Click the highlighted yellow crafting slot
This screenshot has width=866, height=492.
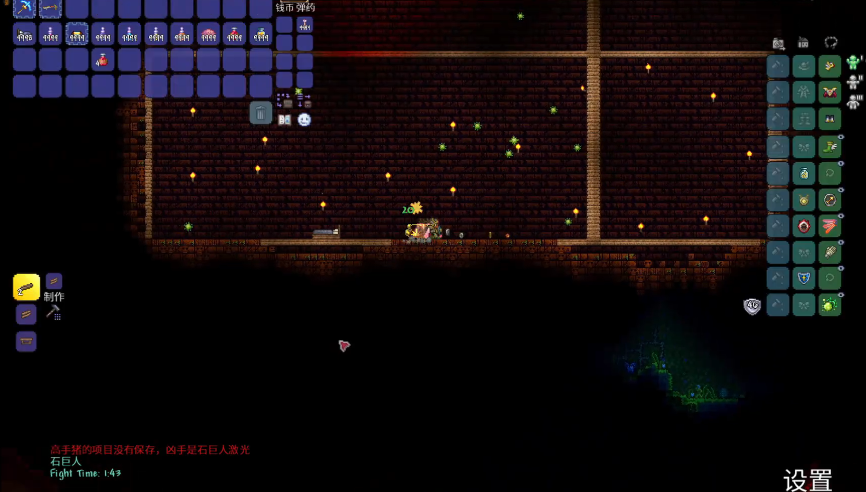(x=27, y=287)
